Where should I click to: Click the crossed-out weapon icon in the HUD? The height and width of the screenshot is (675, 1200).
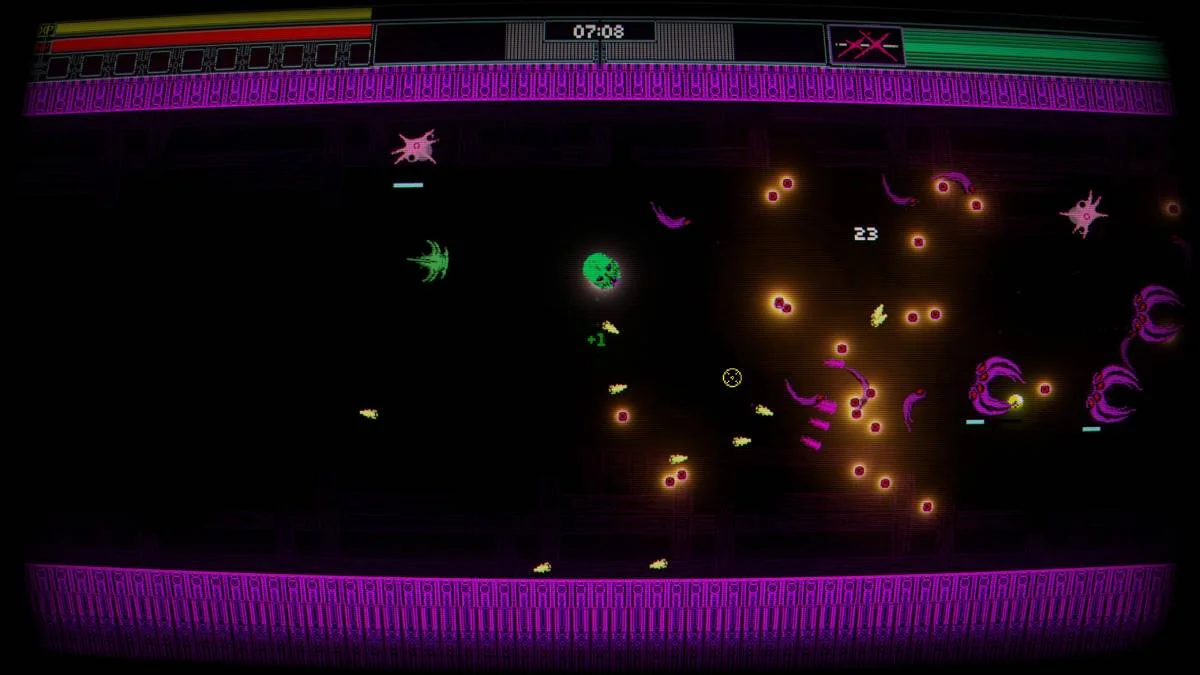[x=866, y=47]
